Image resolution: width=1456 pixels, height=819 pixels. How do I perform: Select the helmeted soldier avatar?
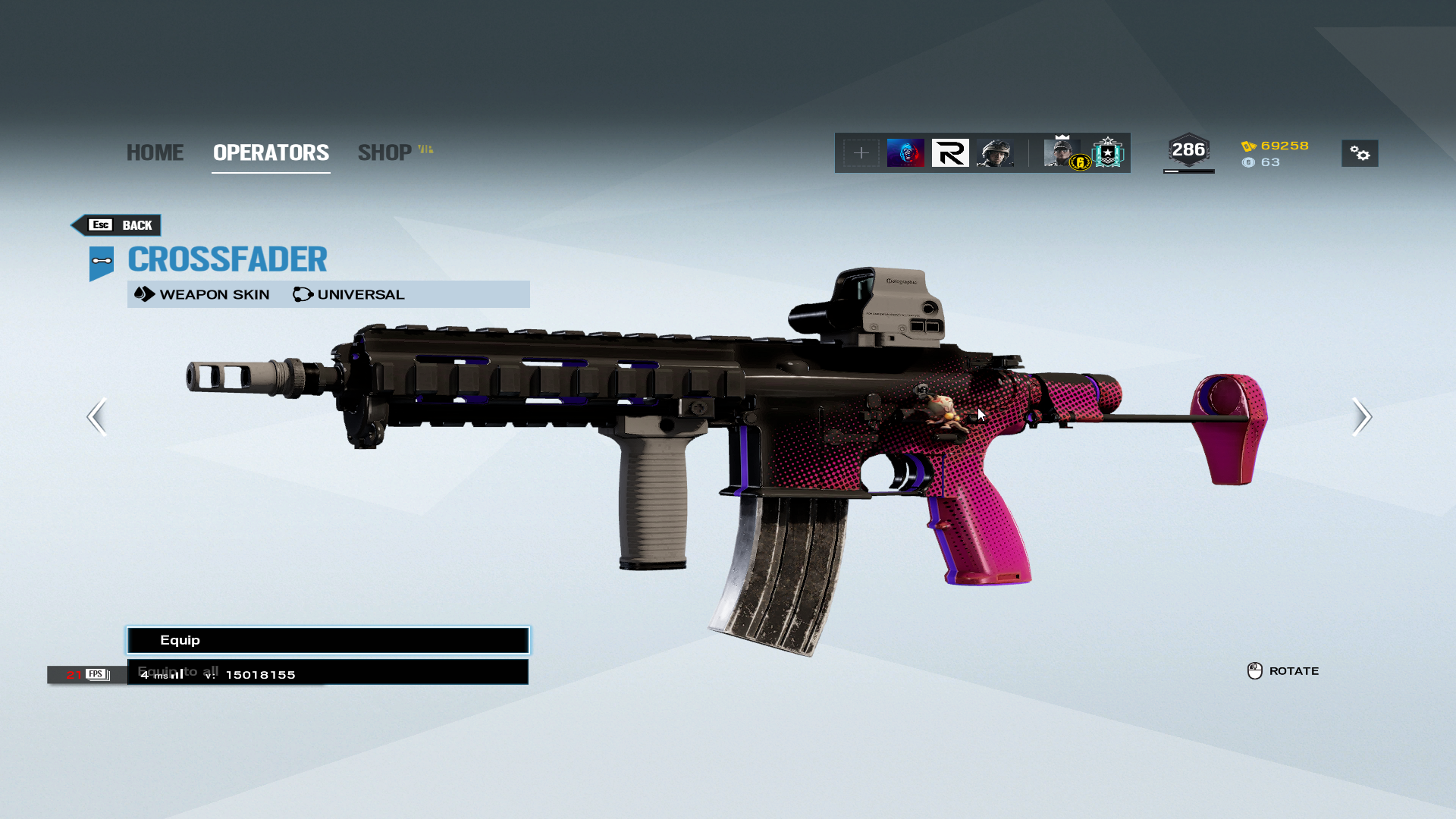coord(995,153)
